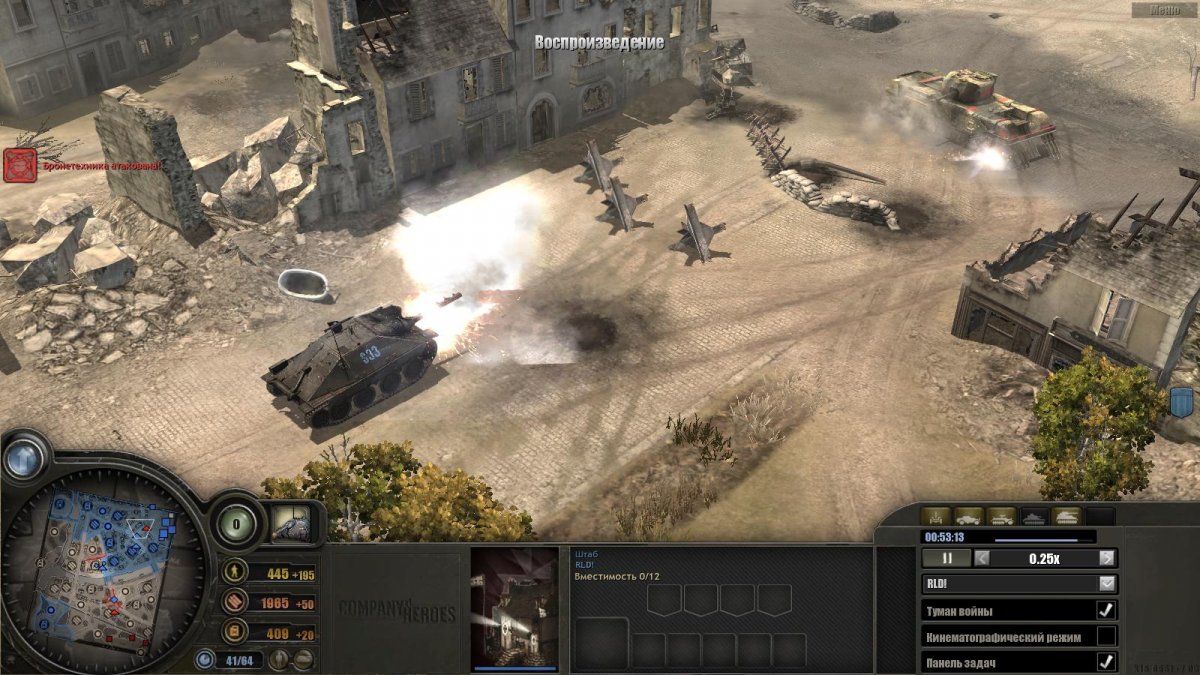
Task: Select the anti-tank gun build icon
Action: 937,516
